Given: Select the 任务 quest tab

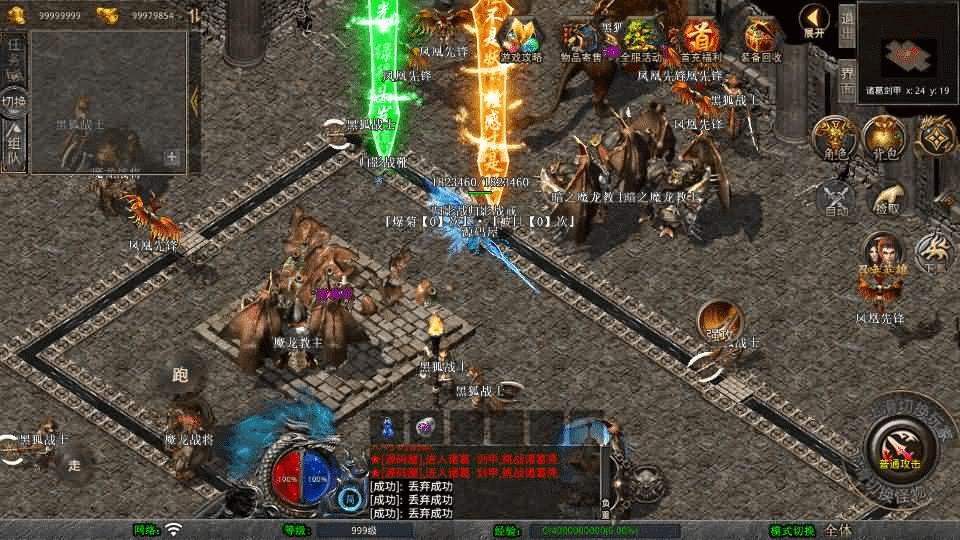Looking at the screenshot, I should [x=14, y=54].
